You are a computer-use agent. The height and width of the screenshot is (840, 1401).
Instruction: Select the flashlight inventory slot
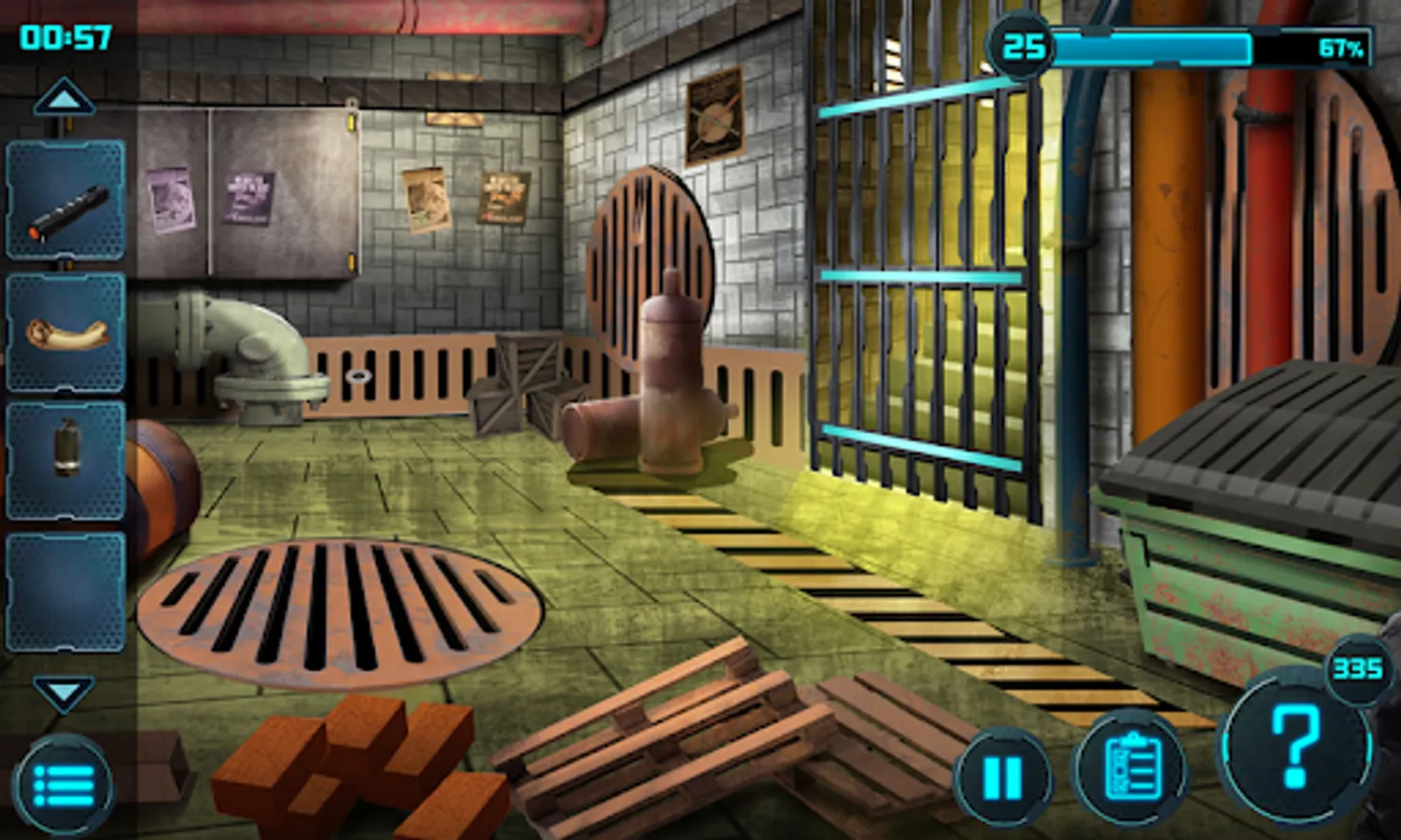[66, 201]
